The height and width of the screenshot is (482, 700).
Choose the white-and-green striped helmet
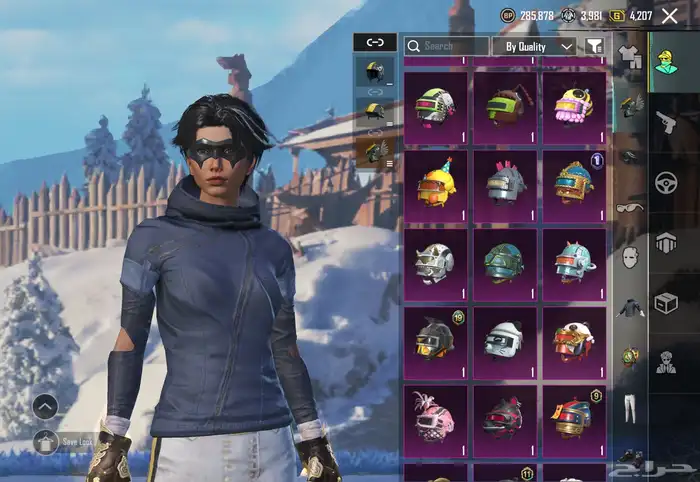435,107
